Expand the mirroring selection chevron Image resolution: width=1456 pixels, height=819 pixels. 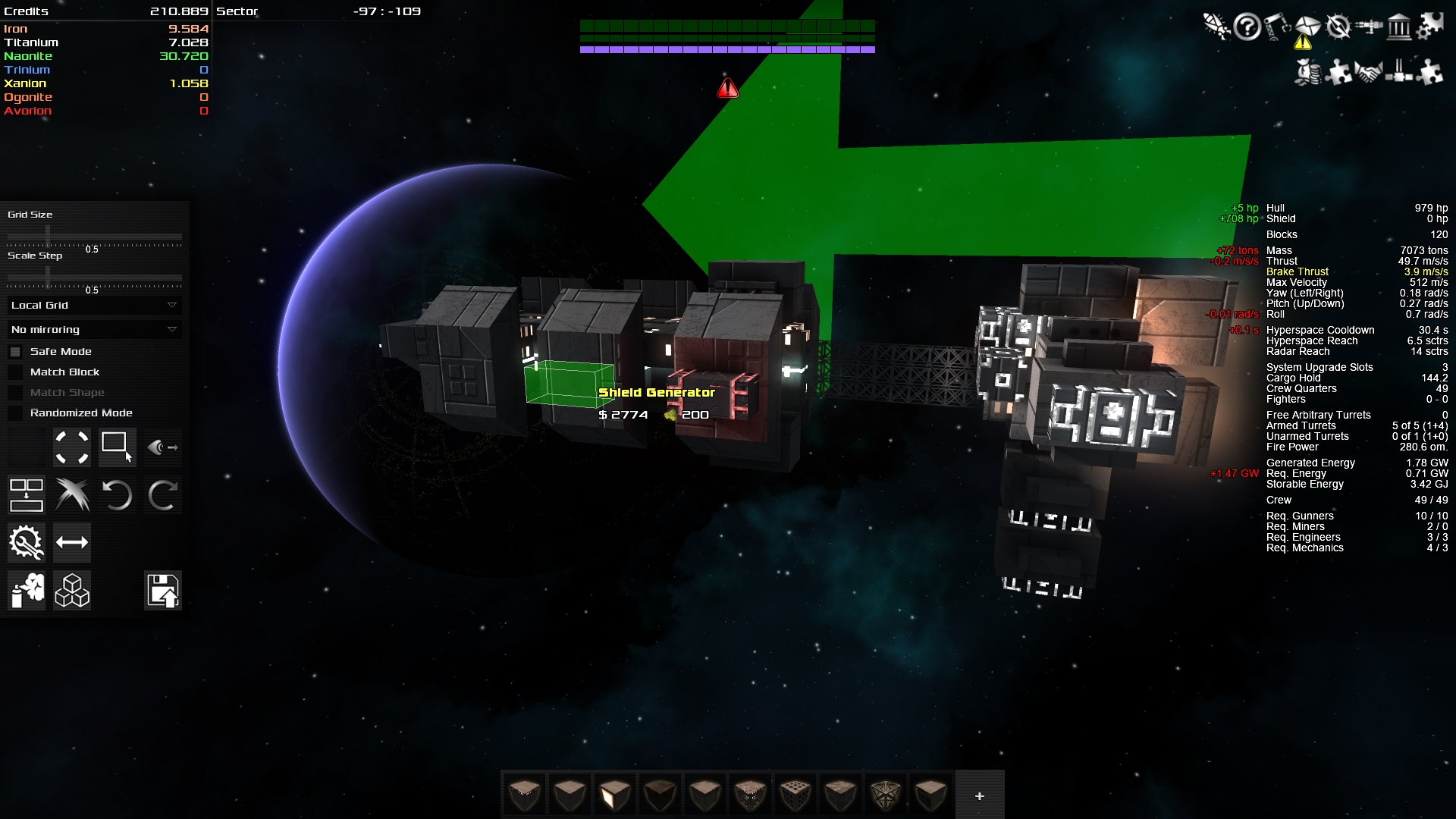click(x=171, y=329)
